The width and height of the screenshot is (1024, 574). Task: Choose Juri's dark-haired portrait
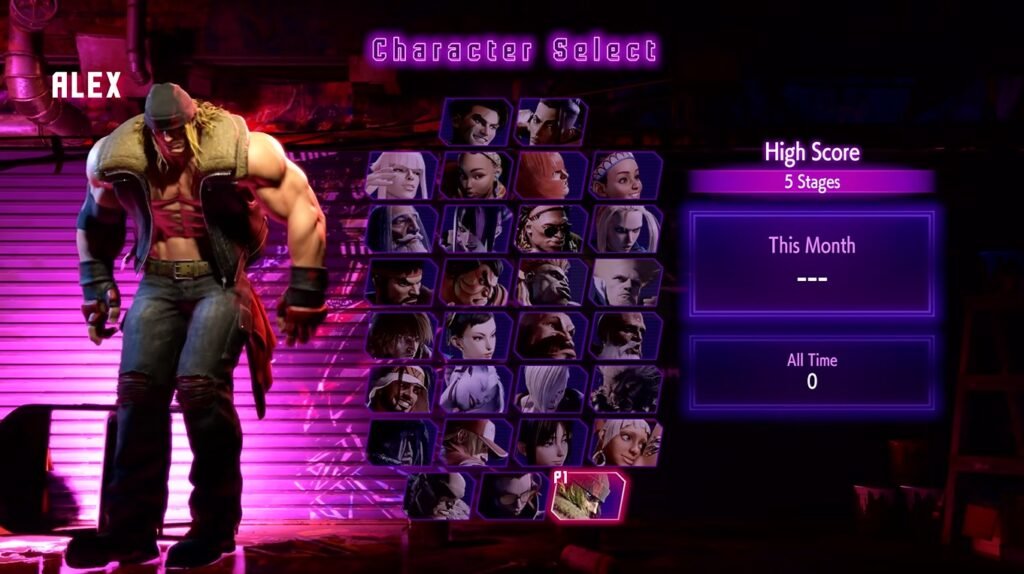click(476, 229)
